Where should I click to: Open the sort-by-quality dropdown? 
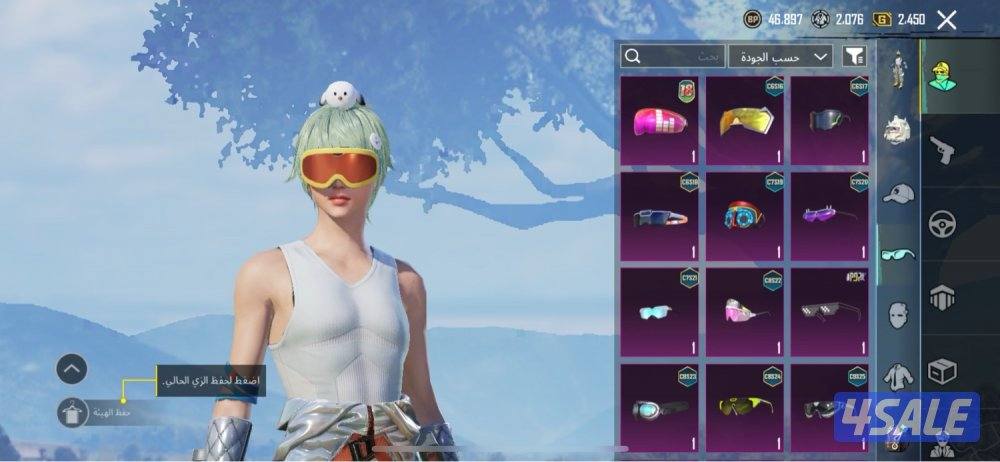coord(780,56)
